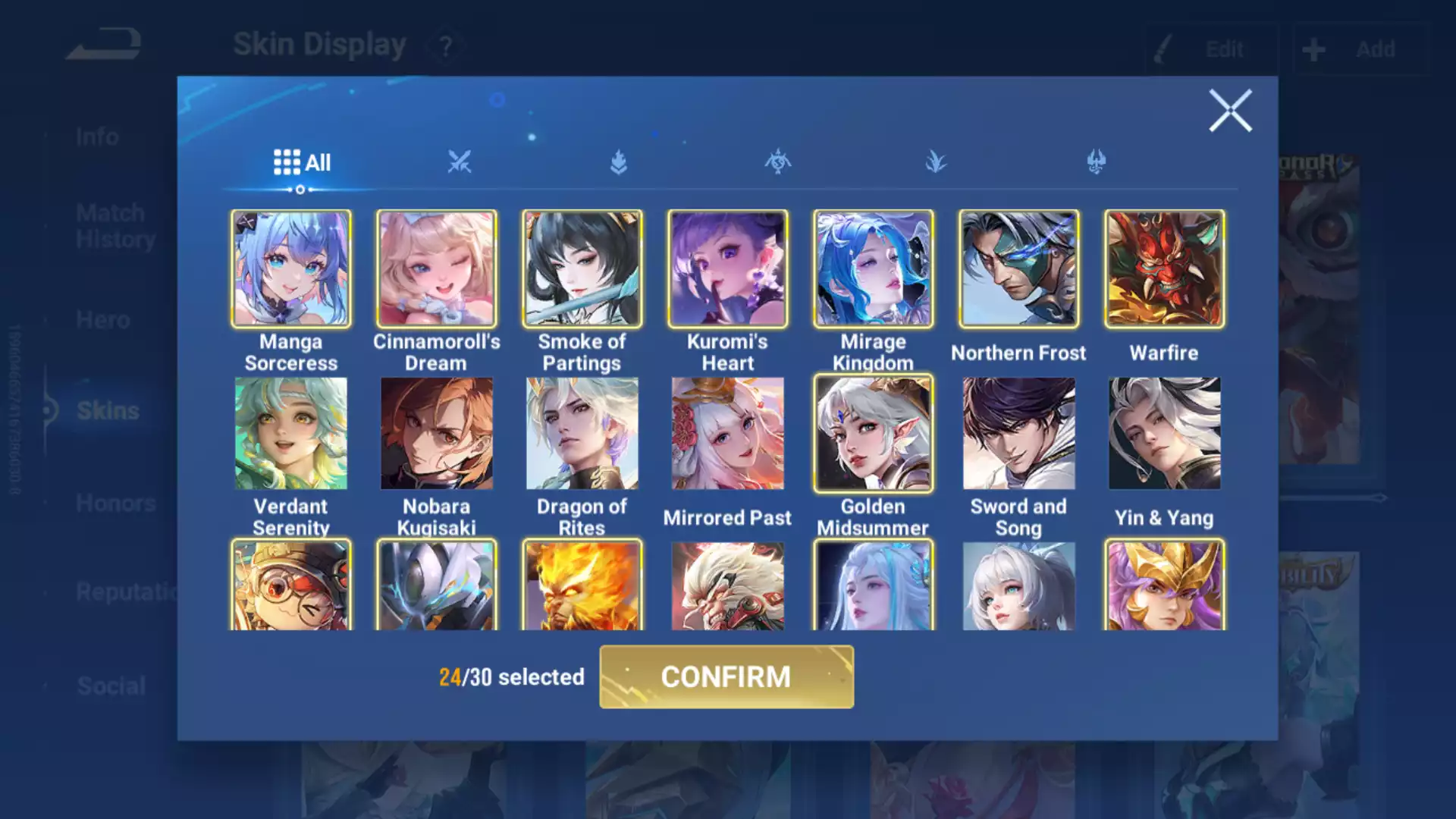Select the Warfire skin thumbnail

pos(1164,269)
